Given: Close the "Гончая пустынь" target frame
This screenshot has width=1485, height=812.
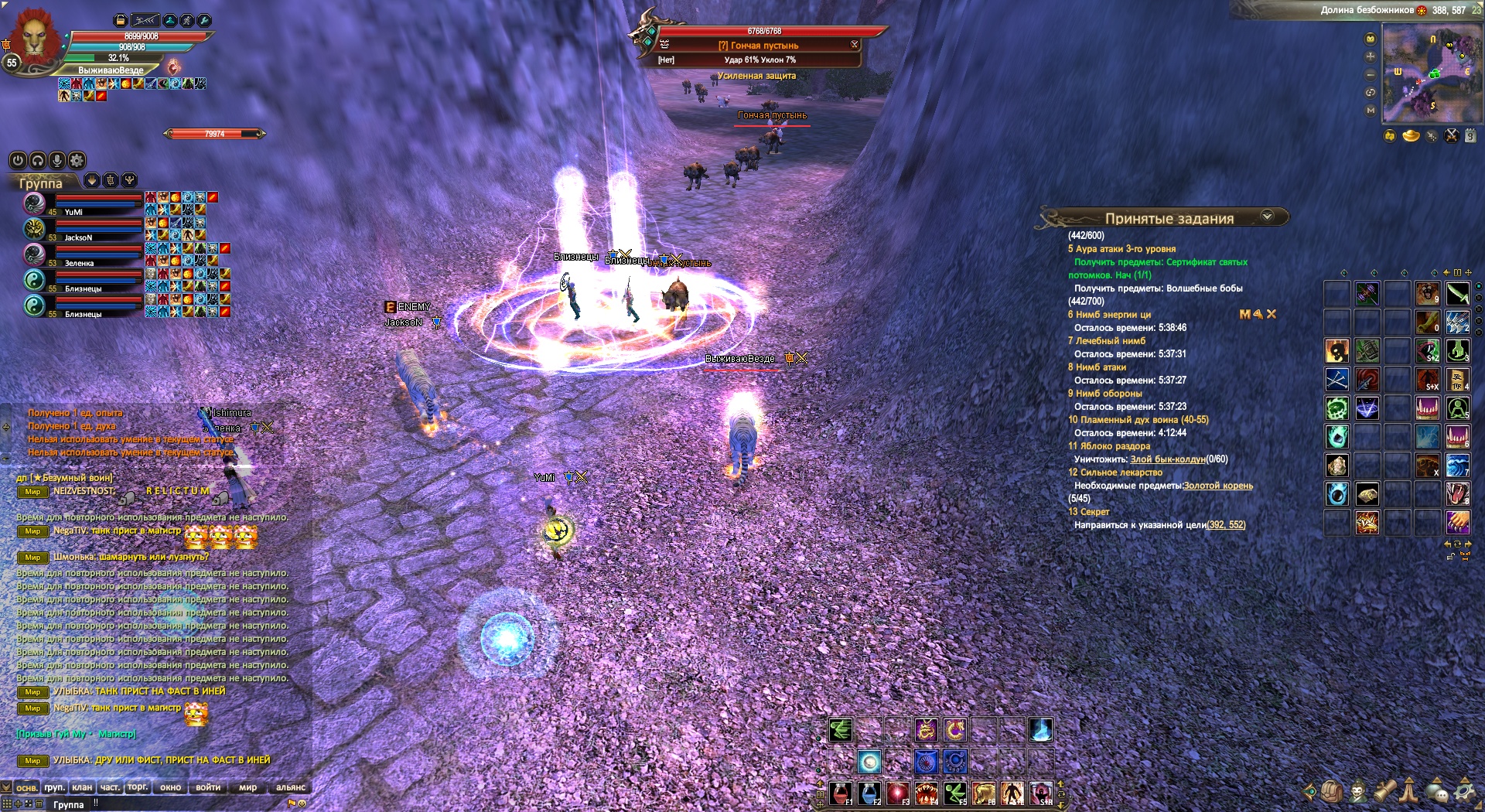Looking at the screenshot, I should click(x=854, y=44).
